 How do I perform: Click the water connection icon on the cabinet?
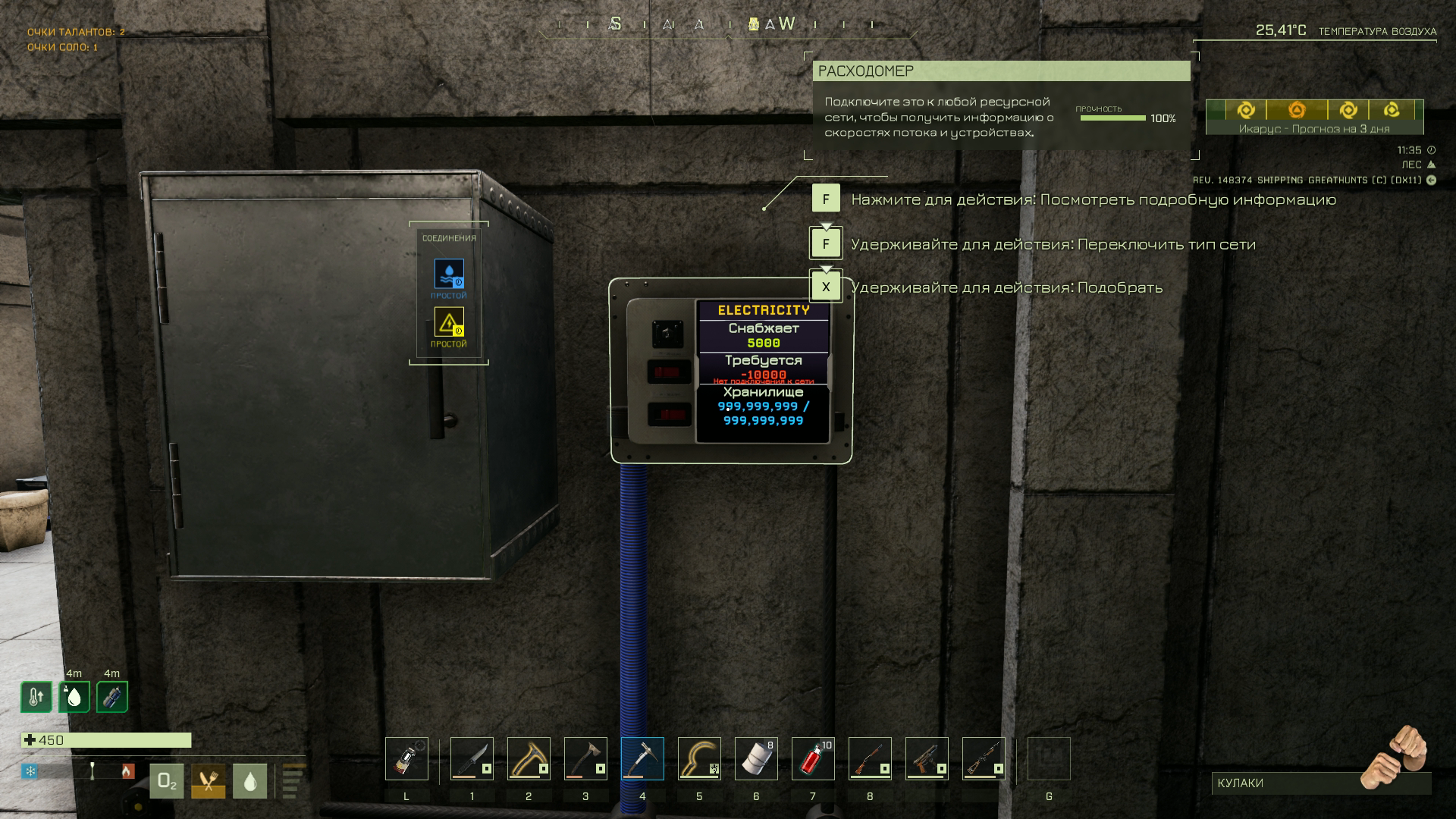click(449, 274)
